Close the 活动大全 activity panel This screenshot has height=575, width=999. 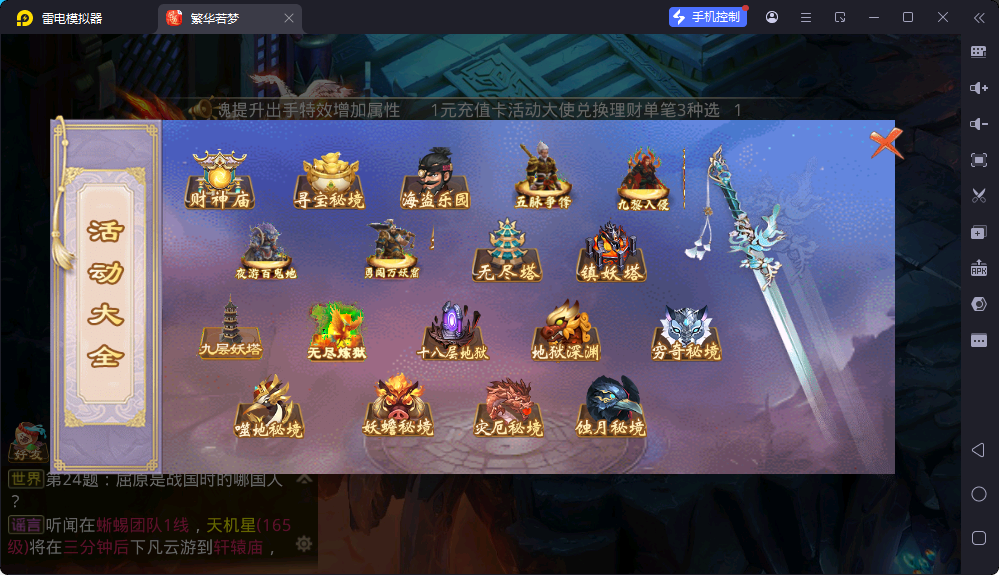click(x=886, y=144)
